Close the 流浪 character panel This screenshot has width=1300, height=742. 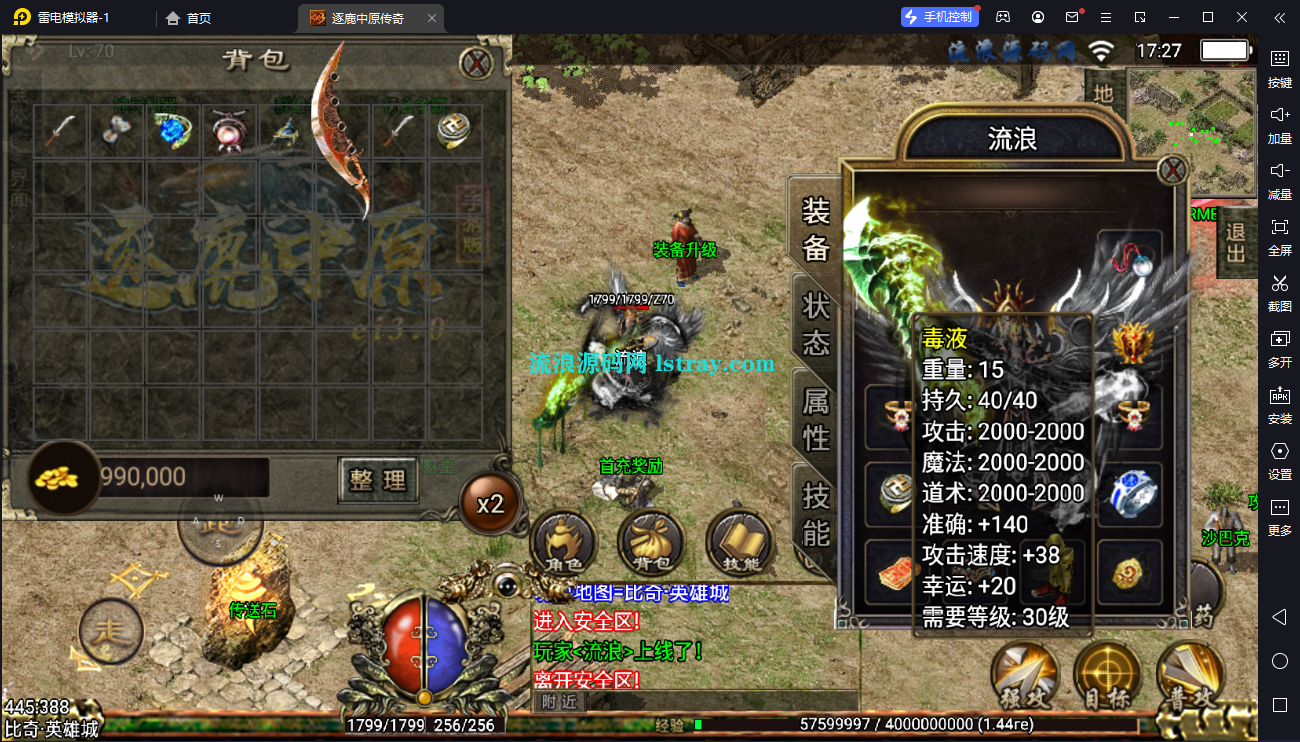point(1171,170)
